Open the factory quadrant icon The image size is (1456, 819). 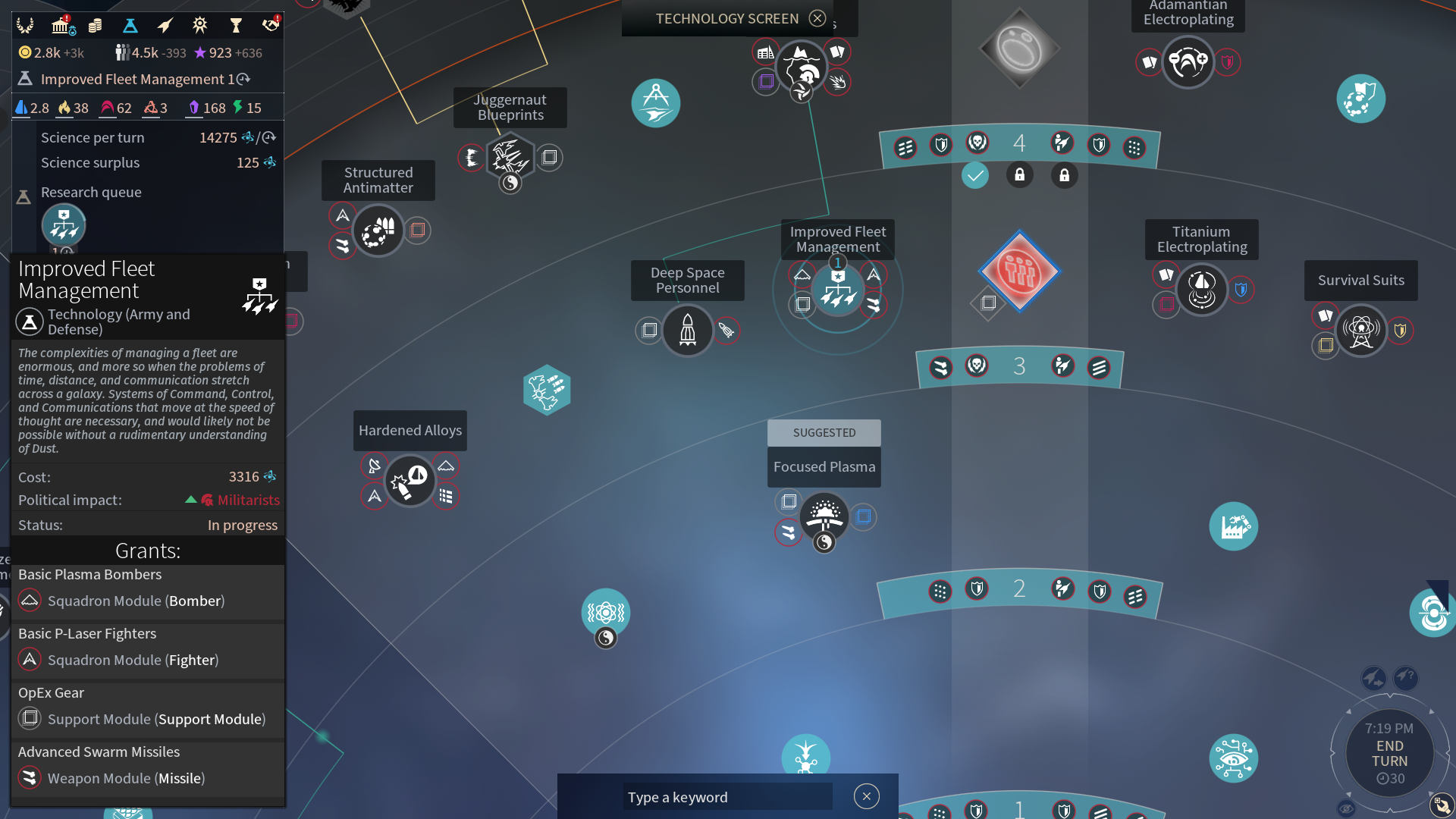click(1233, 526)
